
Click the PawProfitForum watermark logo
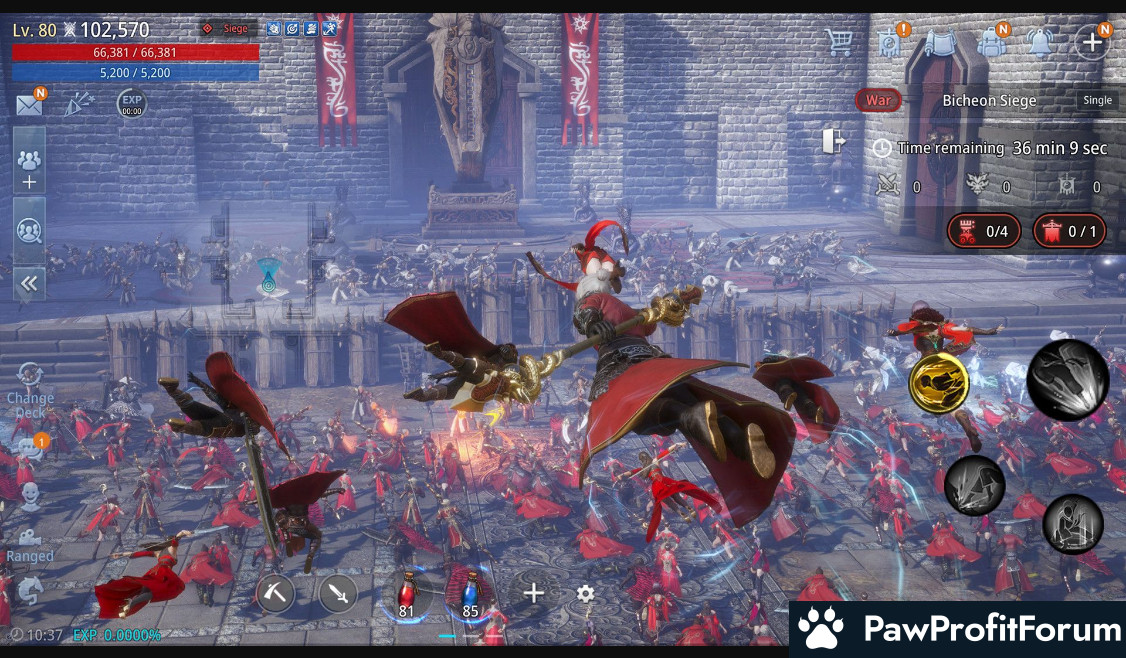958,629
